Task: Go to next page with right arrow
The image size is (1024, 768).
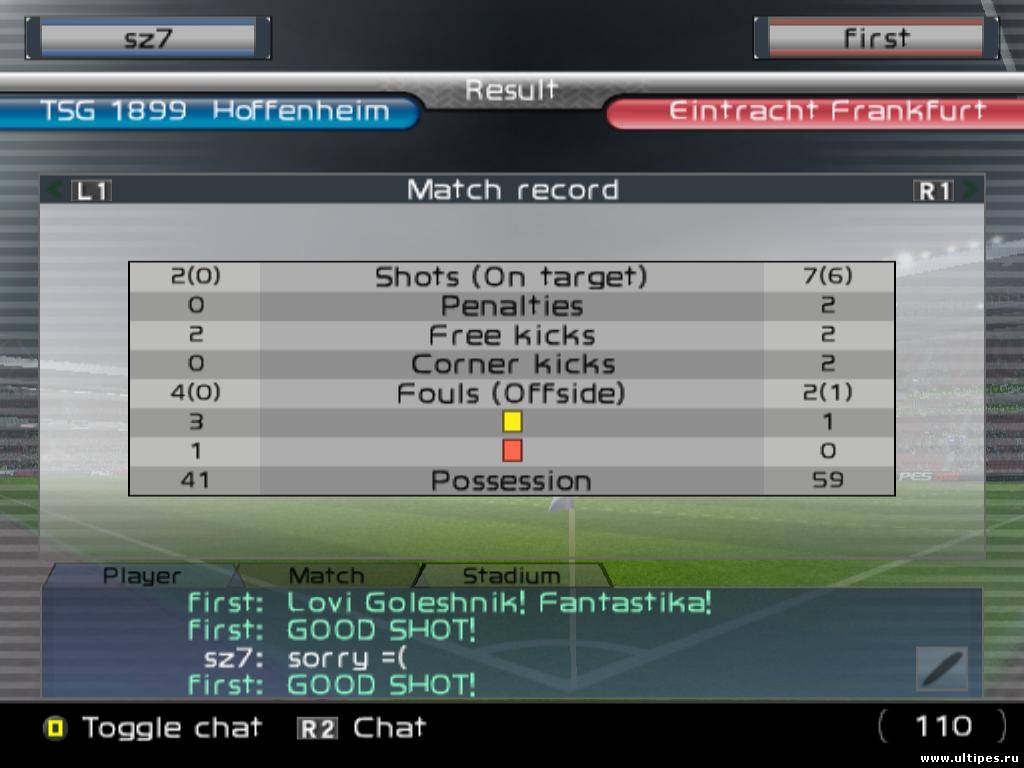Action: point(969,190)
